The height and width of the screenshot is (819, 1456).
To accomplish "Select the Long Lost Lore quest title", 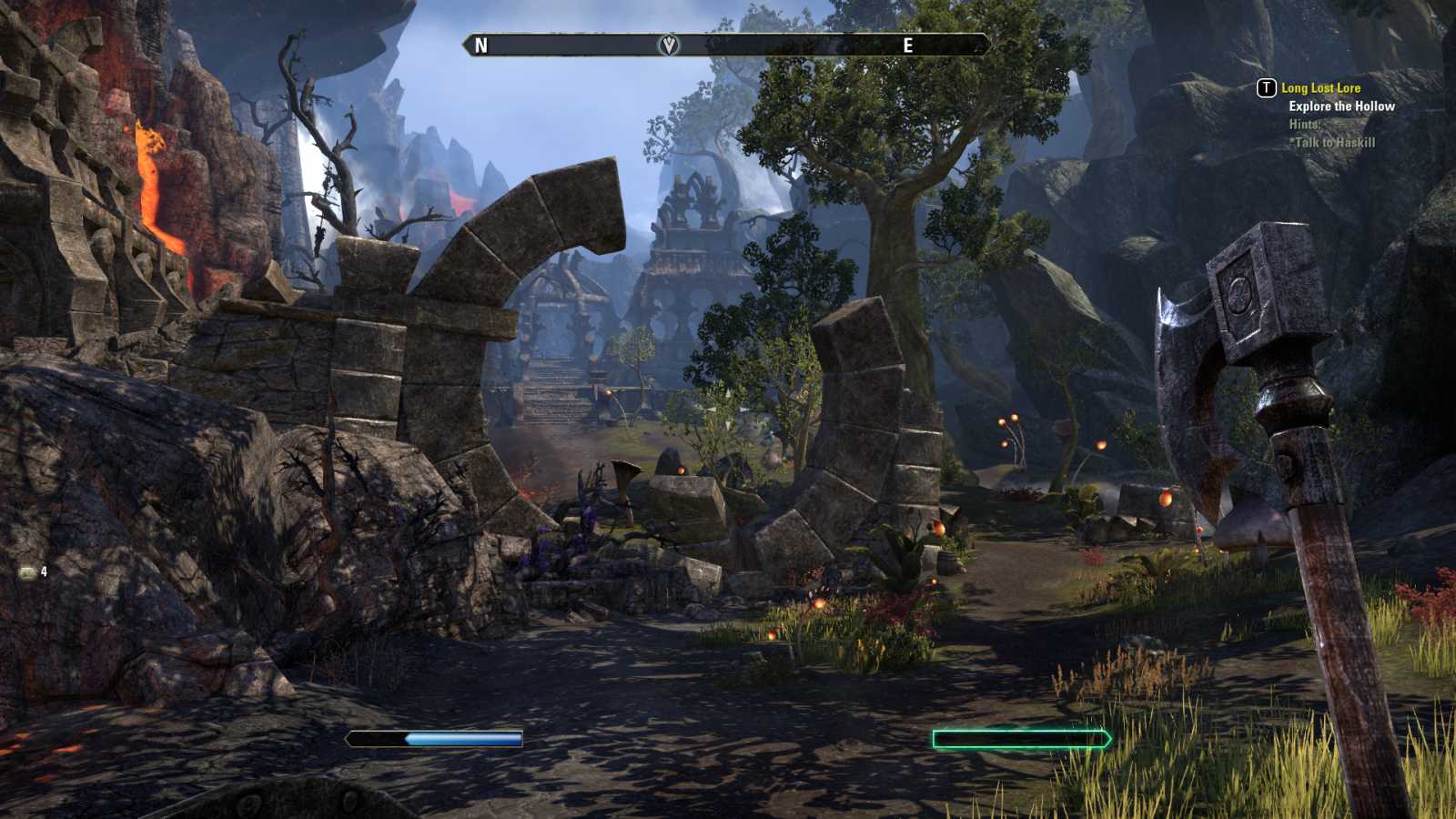I will pyautogui.click(x=1320, y=88).
